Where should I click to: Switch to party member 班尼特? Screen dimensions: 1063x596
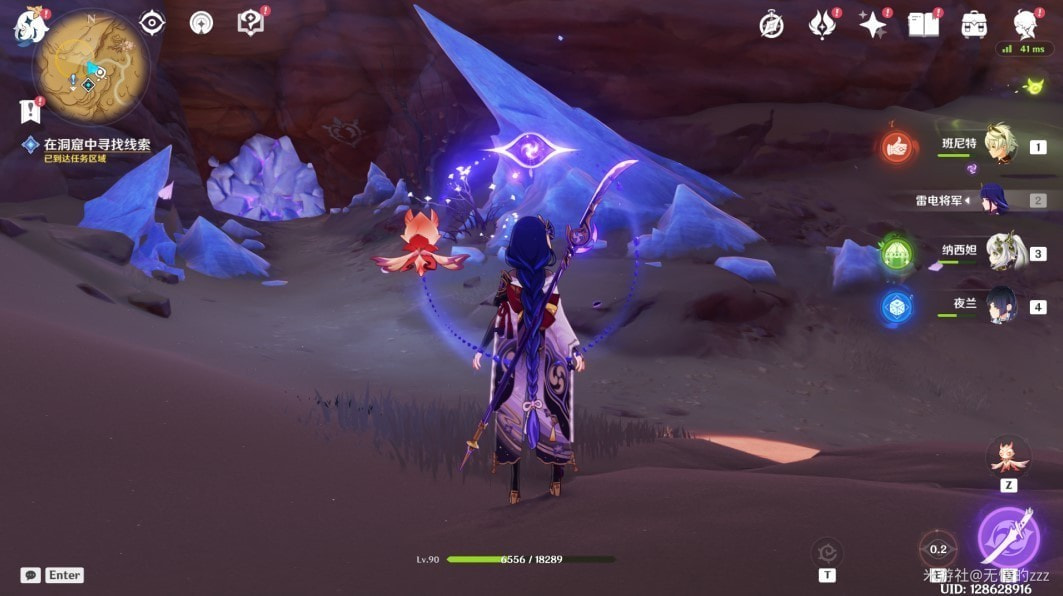(1000, 145)
